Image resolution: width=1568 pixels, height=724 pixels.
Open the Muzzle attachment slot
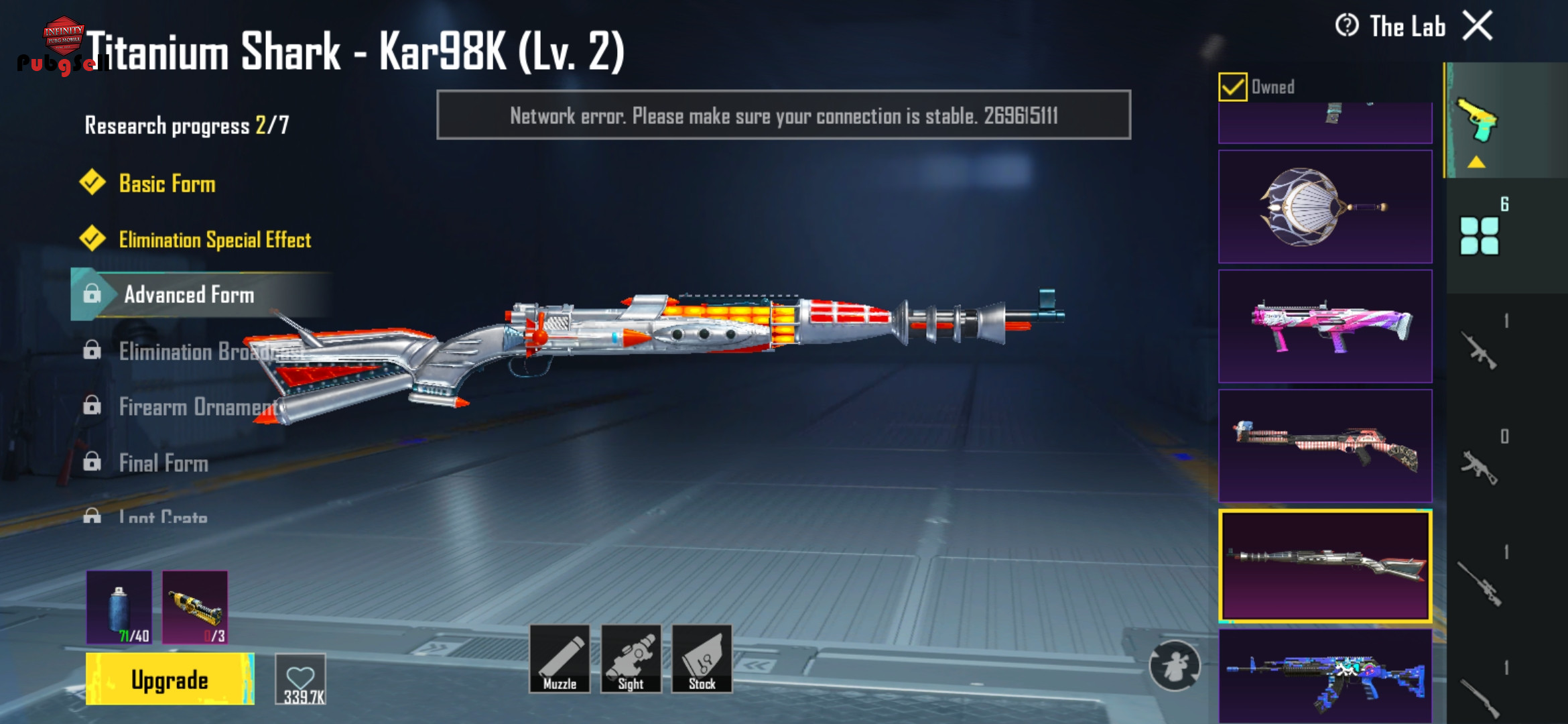pos(560,659)
